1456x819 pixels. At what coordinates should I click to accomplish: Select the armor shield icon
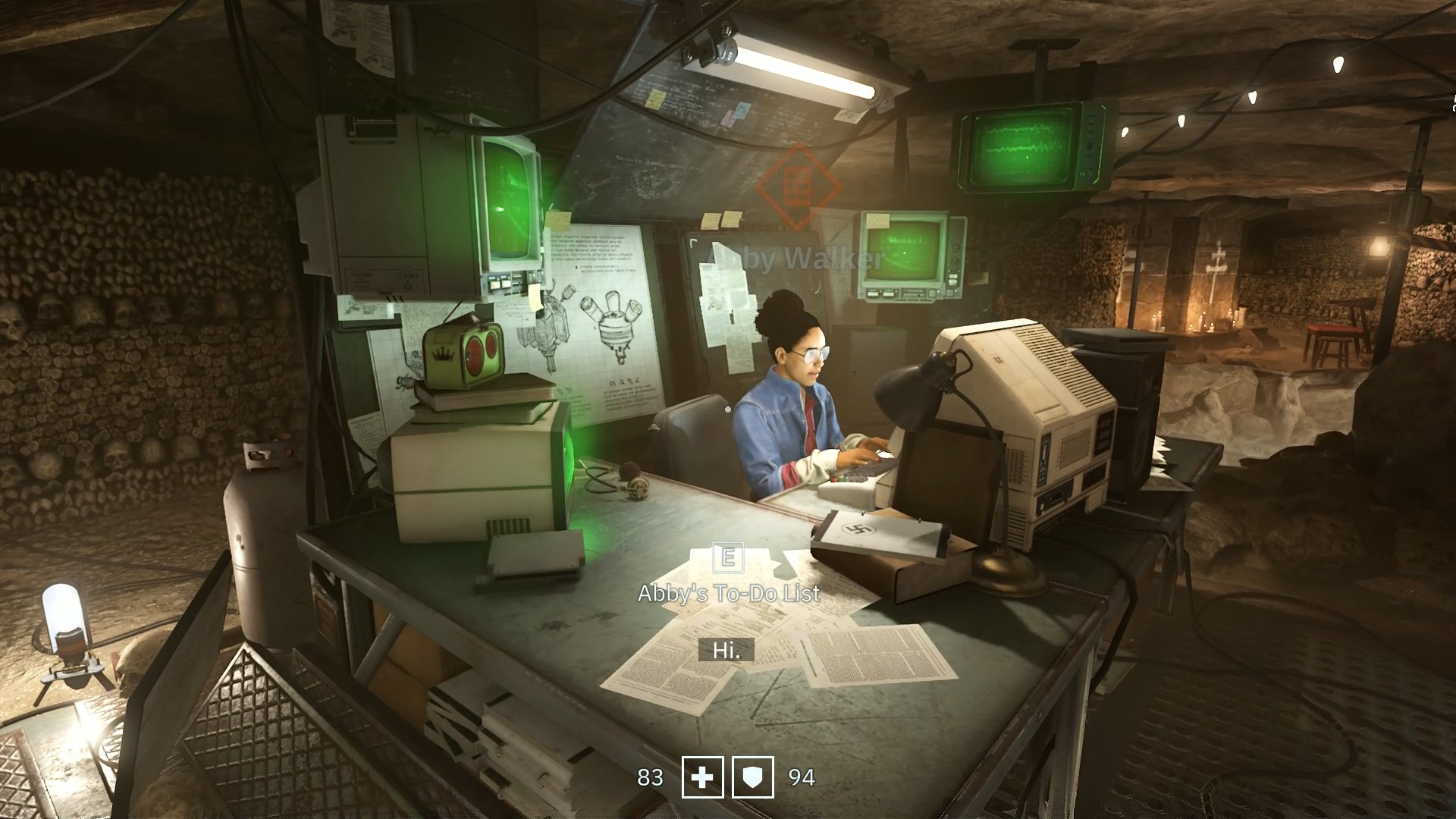coord(753,777)
